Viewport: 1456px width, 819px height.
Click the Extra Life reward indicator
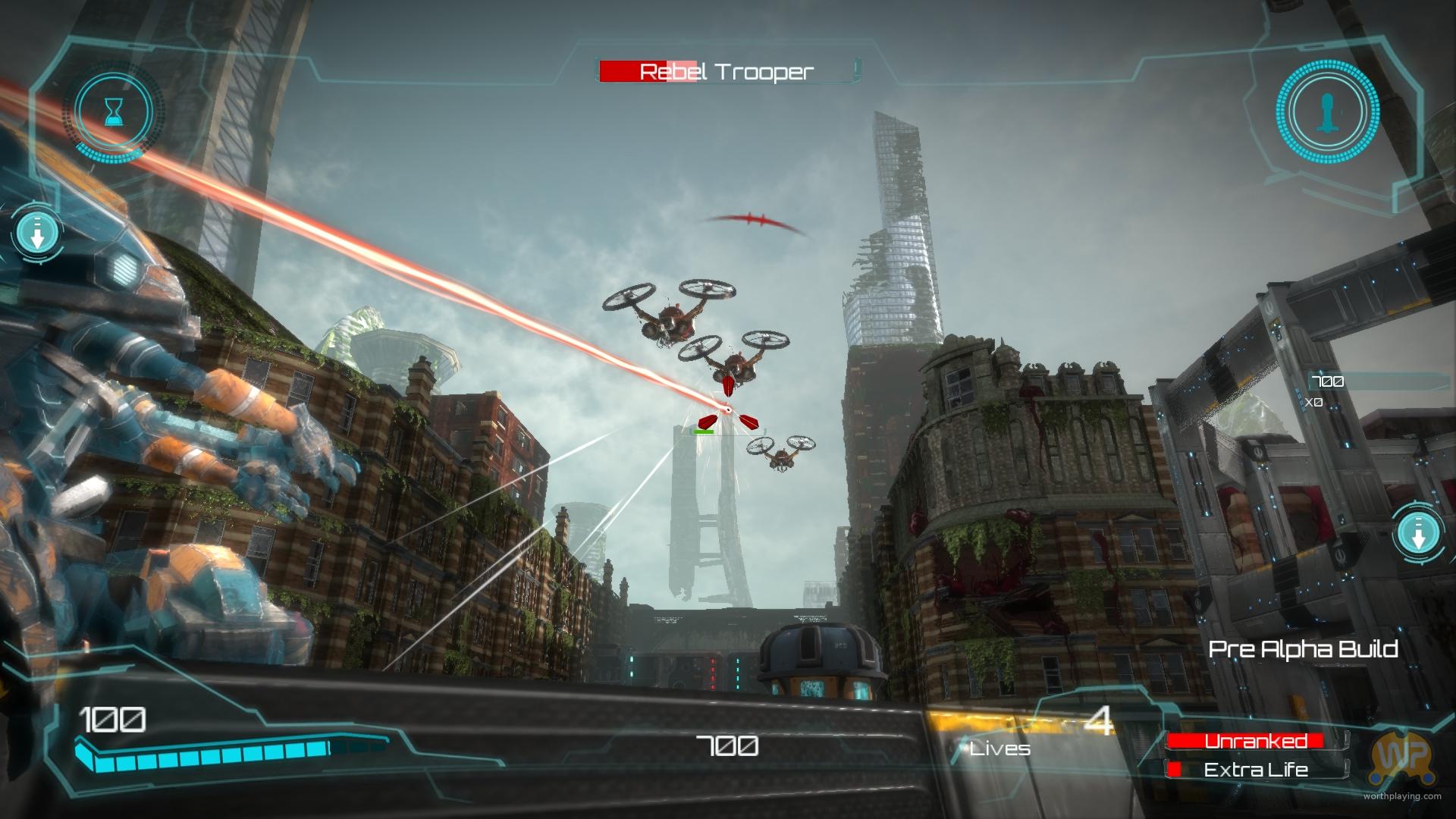click(x=1256, y=770)
